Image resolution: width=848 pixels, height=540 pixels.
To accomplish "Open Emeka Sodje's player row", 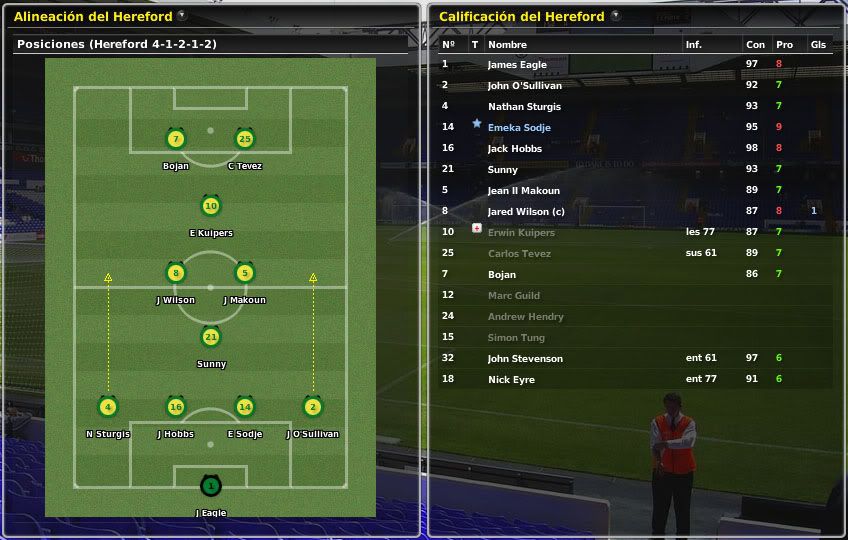I will pos(519,127).
